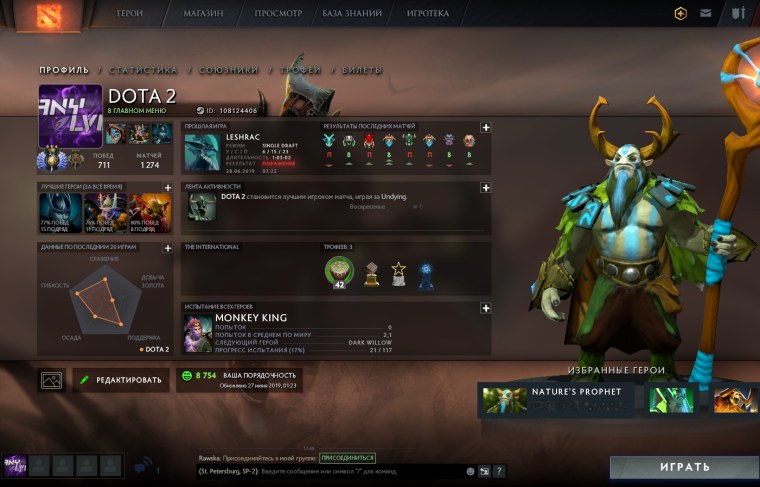Open the Магазин store menu
Image resolution: width=760 pixels, height=487 pixels.
pyautogui.click(x=203, y=14)
